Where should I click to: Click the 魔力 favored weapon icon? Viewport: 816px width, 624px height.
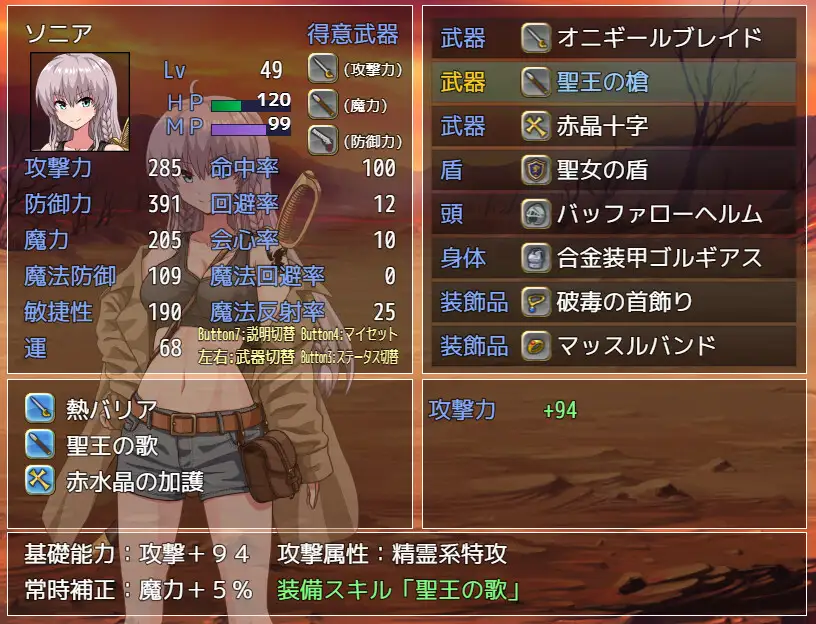pos(322,103)
